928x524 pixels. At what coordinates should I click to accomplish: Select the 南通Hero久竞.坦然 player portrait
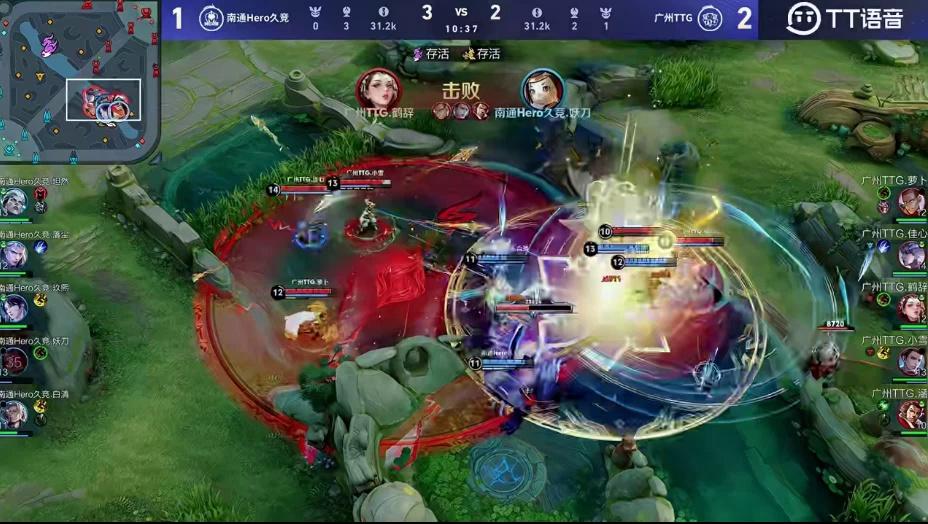point(13,203)
